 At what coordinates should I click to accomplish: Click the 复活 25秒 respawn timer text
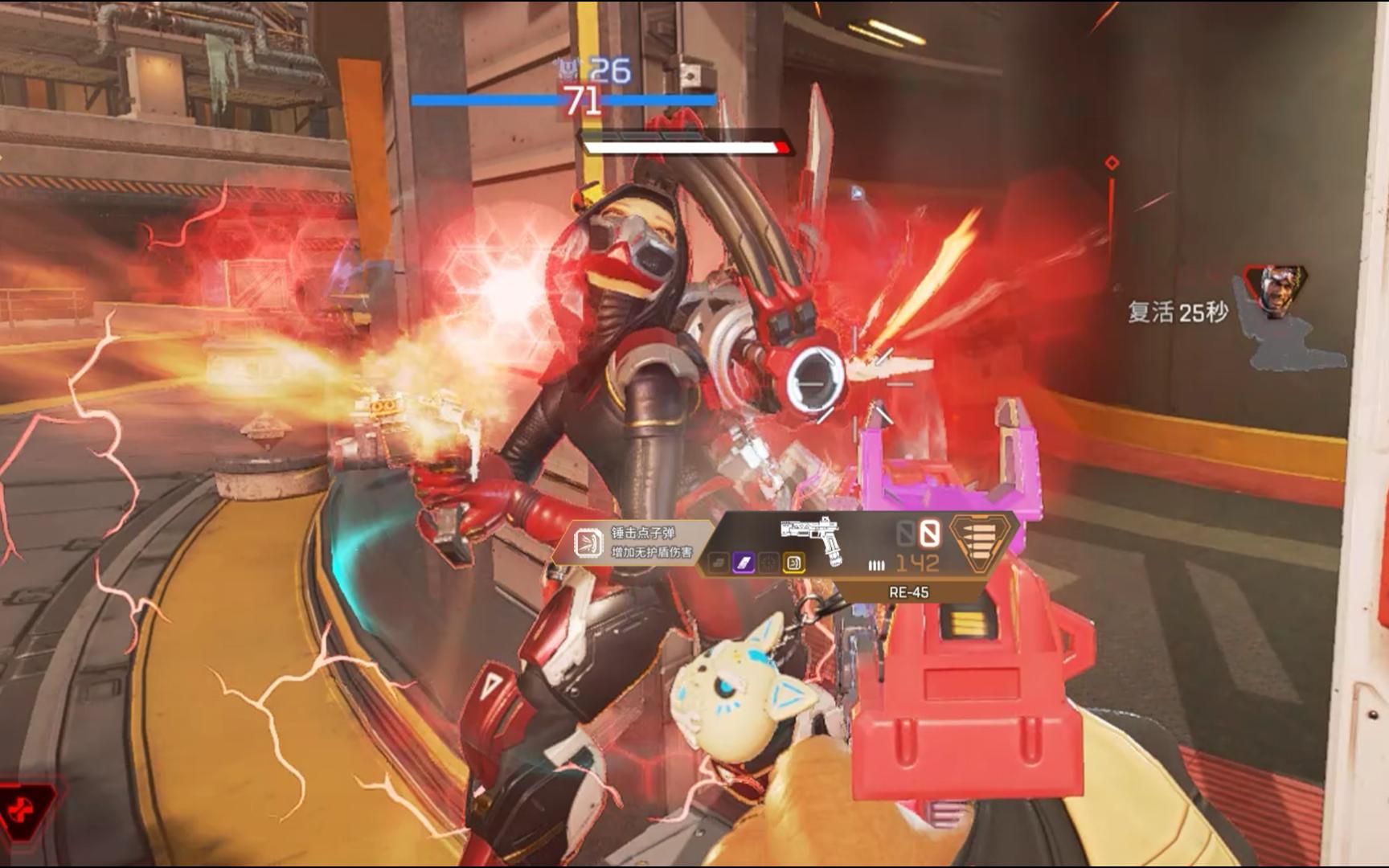[x=1176, y=310]
